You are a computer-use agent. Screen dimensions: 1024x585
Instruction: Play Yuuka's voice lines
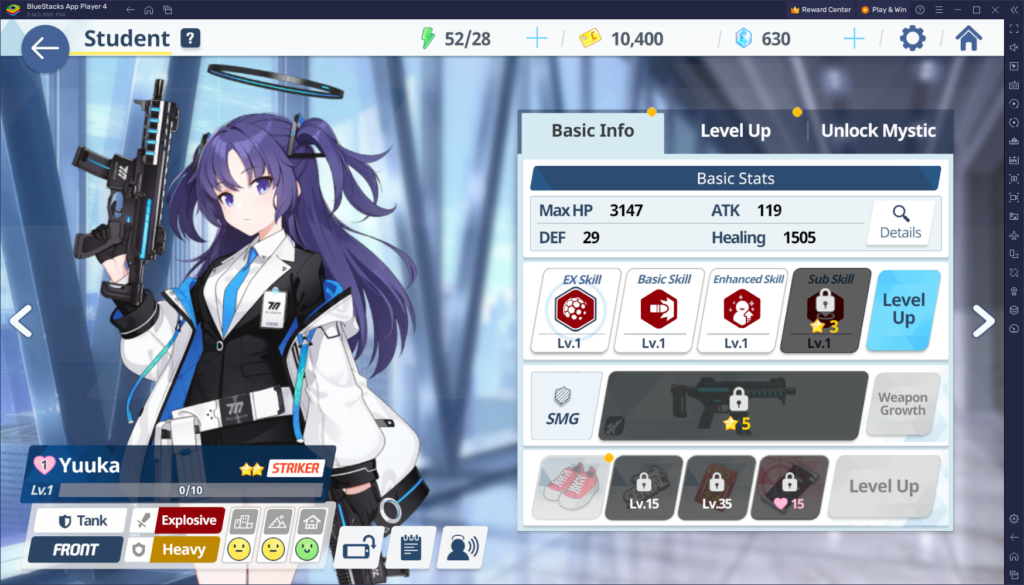[x=461, y=547]
